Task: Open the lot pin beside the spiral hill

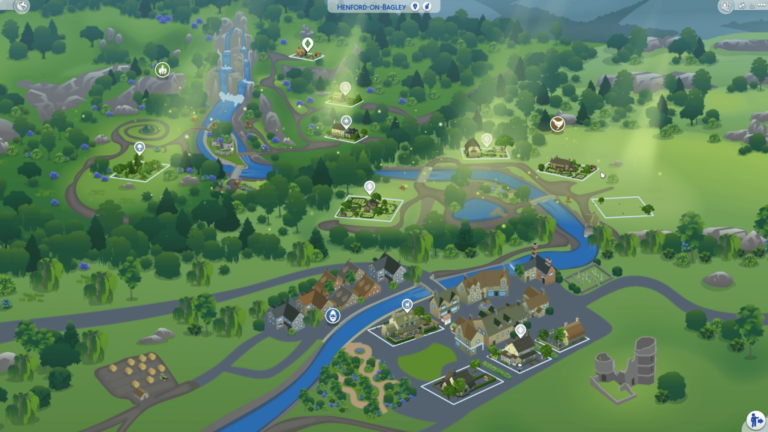Action: click(x=140, y=149)
